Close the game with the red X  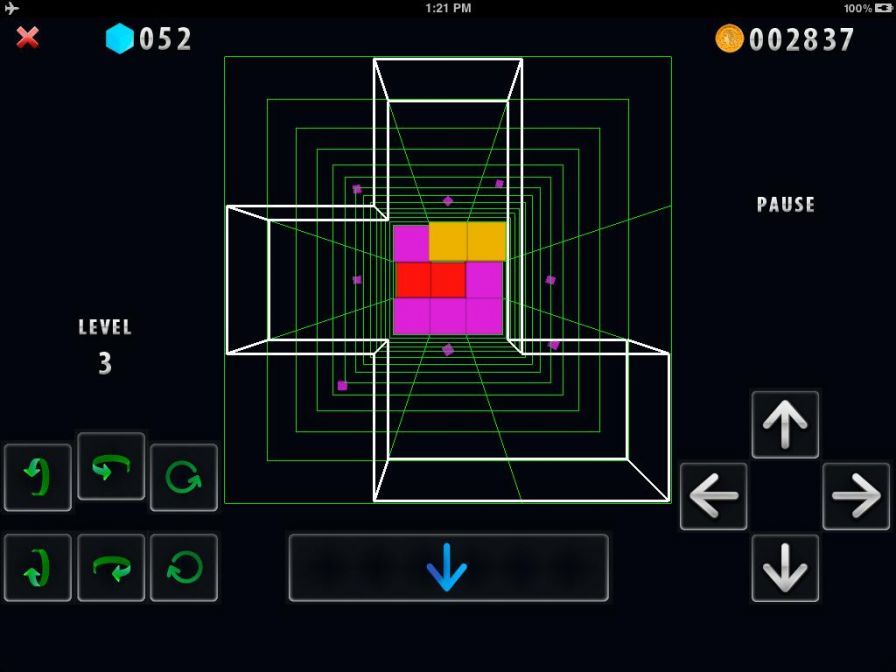pyautogui.click(x=28, y=38)
